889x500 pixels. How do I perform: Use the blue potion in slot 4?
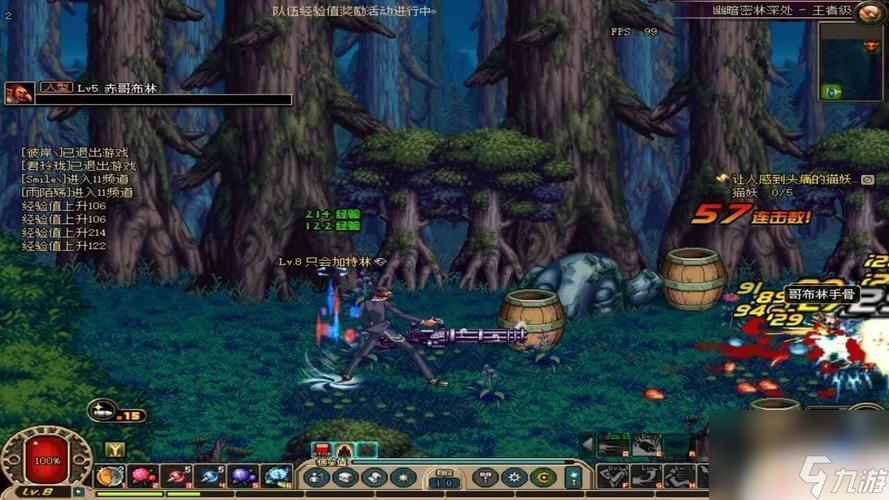pyautogui.click(x=210, y=476)
